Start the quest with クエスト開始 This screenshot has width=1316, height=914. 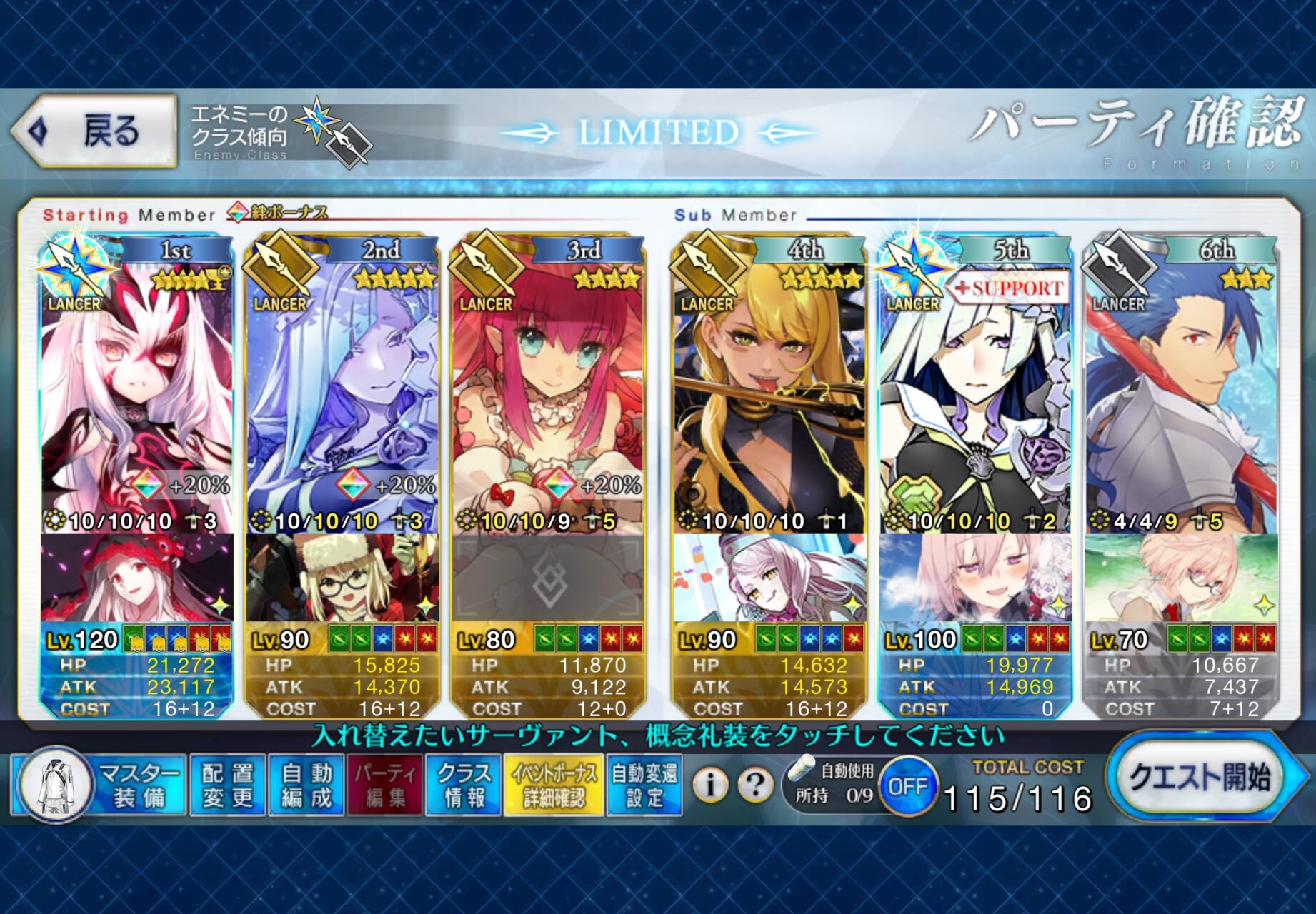coord(1200,778)
